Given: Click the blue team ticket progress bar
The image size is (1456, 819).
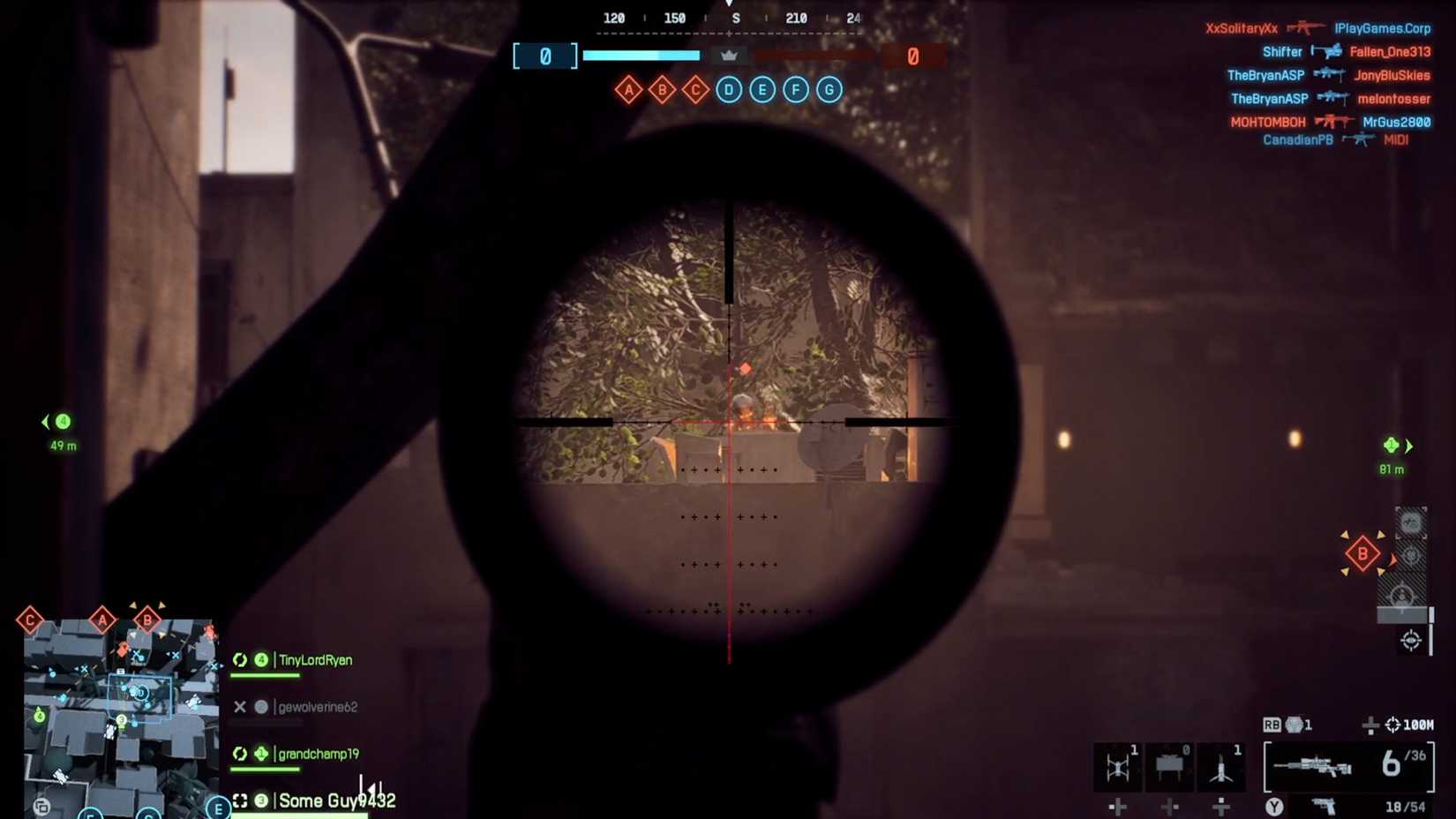Looking at the screenshot, I should coord(642,55).
